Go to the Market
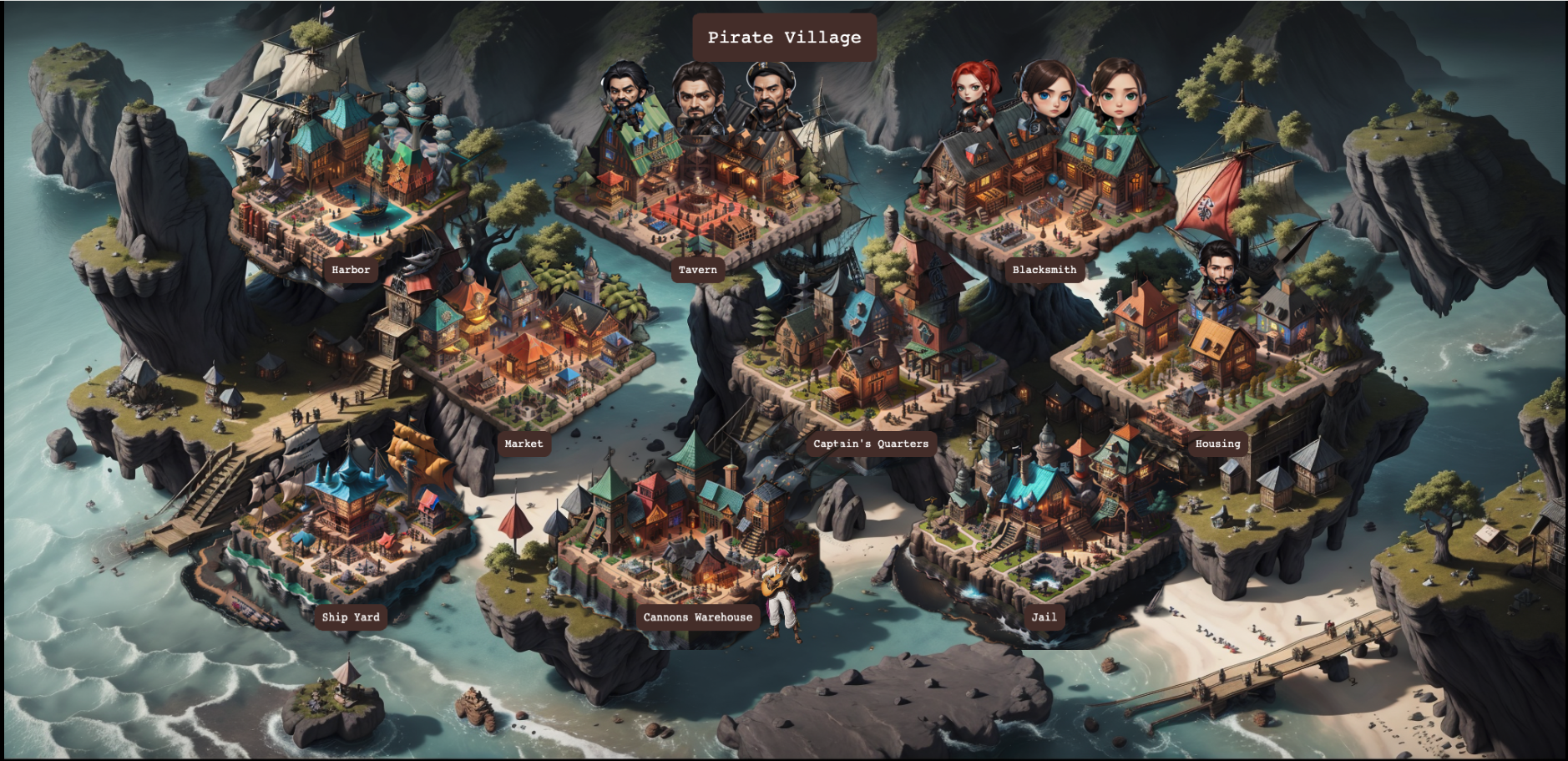This screenshot has height=761, width=1568. click(x=524, y=444)
